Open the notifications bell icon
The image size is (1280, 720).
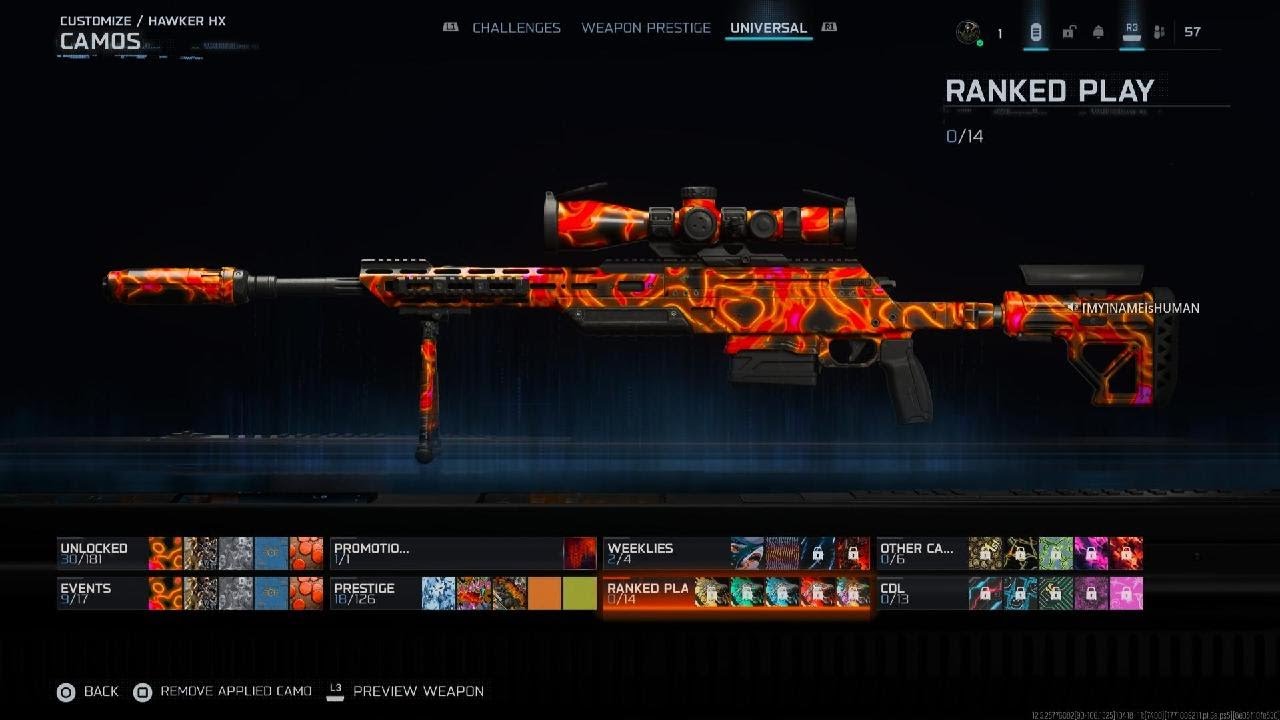(x=1098, y=32)
